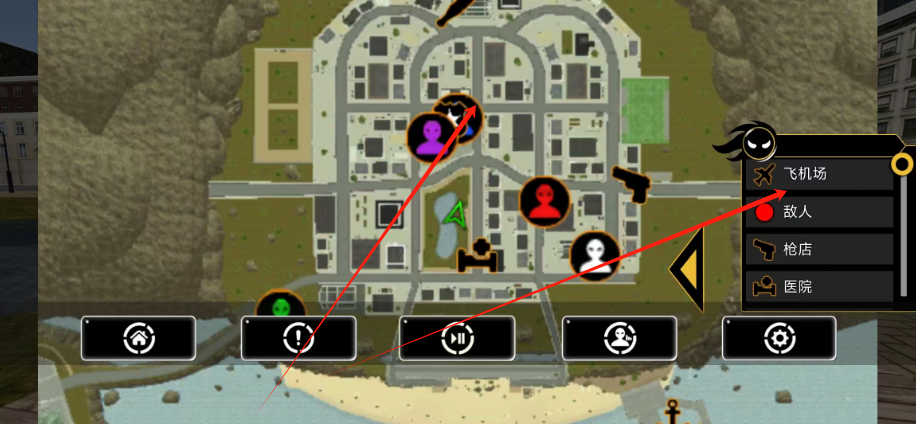
Task: Click the white character marker on map
Action: (x=596, y=255)
